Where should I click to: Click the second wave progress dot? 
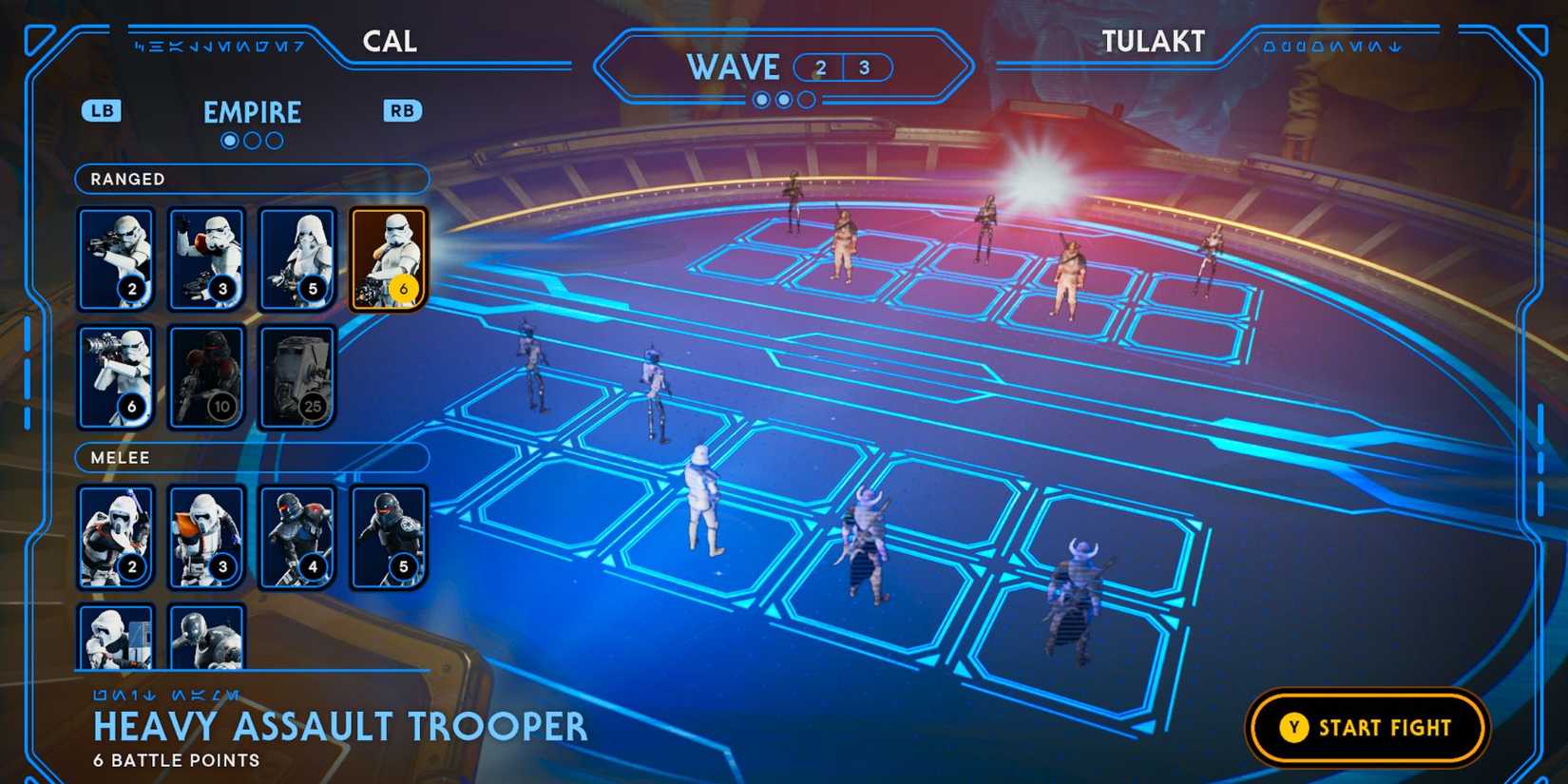(x=782, y=99)
